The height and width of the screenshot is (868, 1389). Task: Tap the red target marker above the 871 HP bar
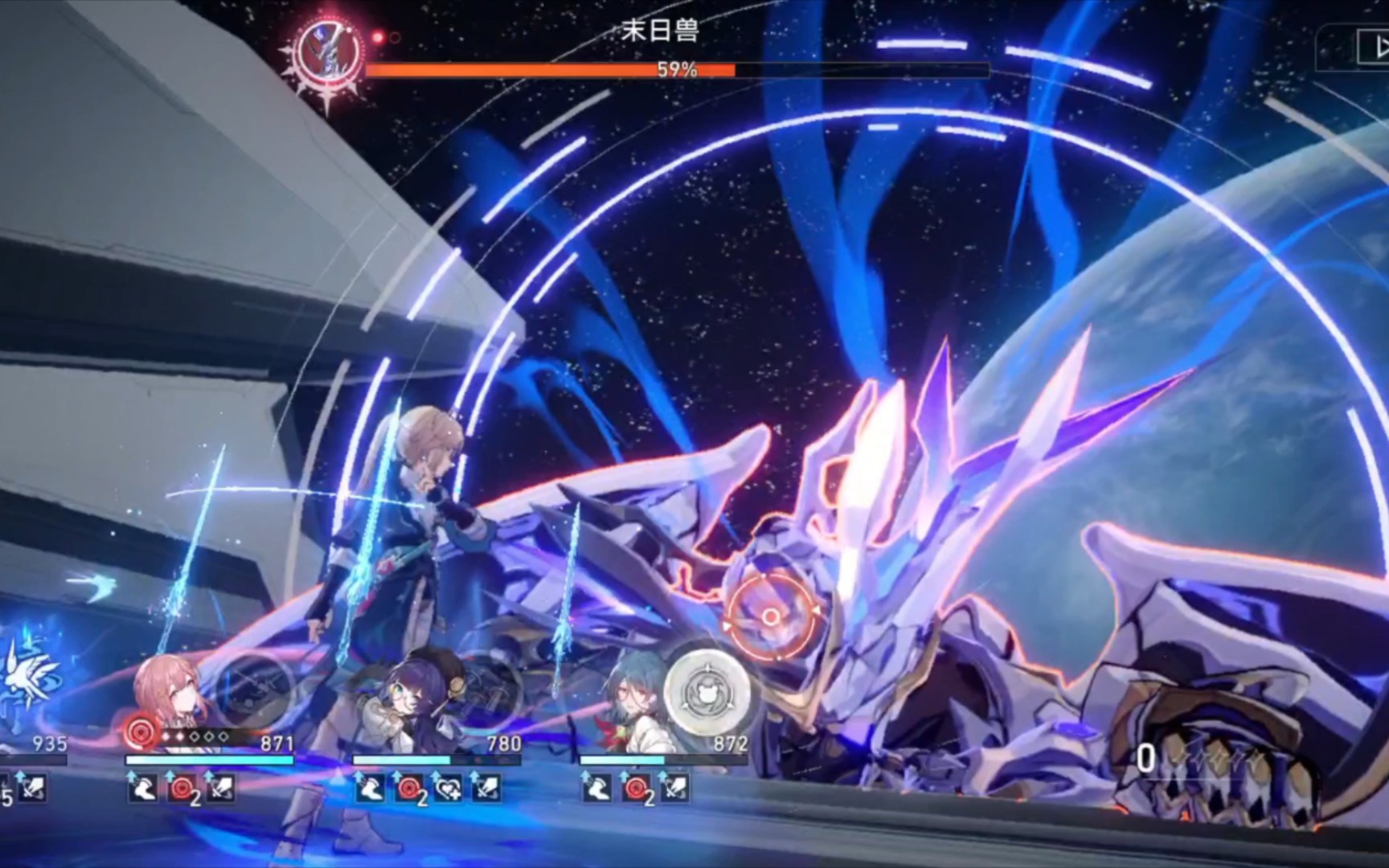pyautogui.click(x=141, y=734)
